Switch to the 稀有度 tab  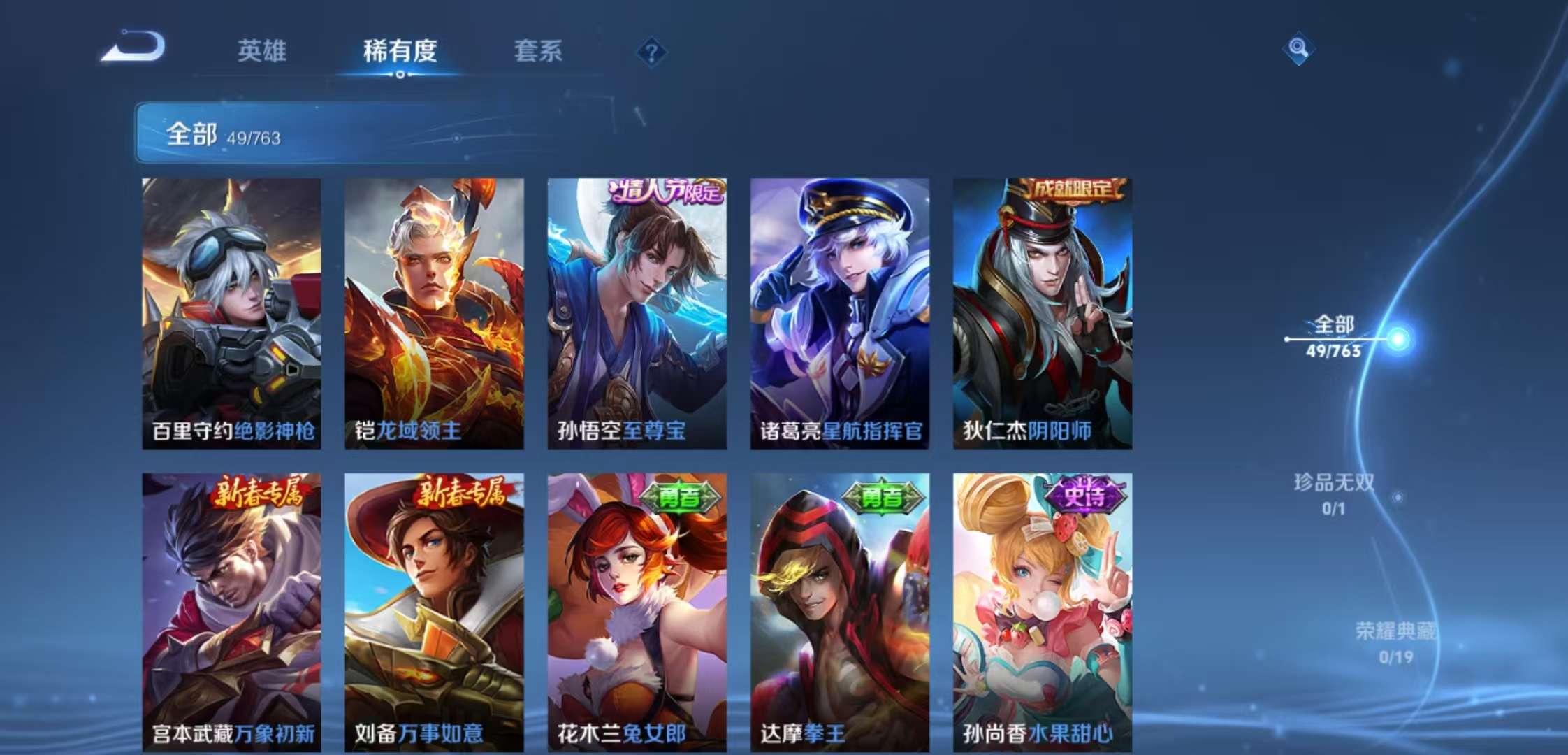click(399, 51)
